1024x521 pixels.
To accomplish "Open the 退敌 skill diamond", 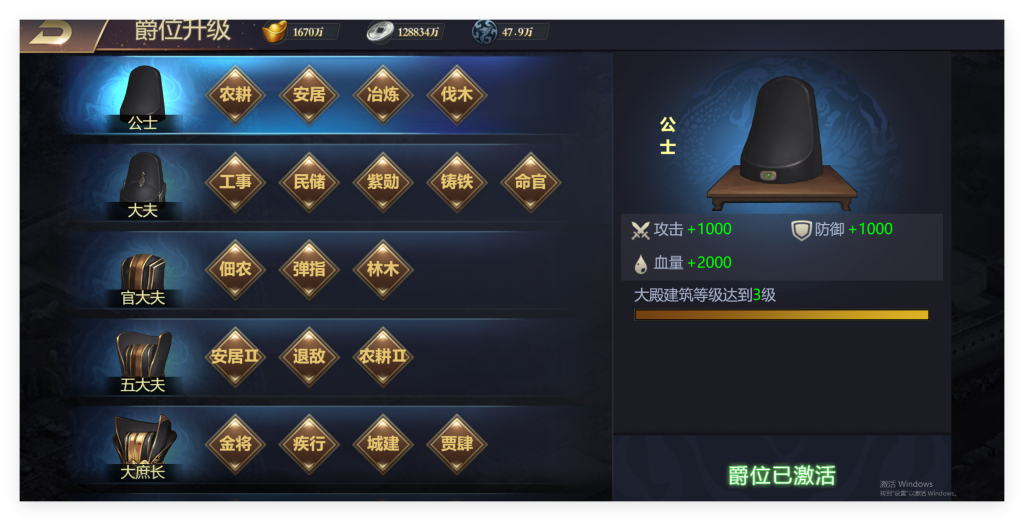I will [x=309, y=356].
